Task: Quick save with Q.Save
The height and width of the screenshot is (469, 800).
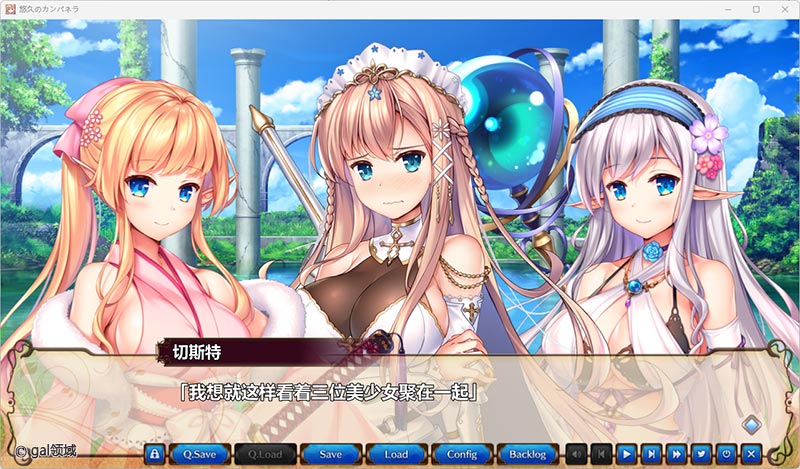Action: (x=199, y=453)
